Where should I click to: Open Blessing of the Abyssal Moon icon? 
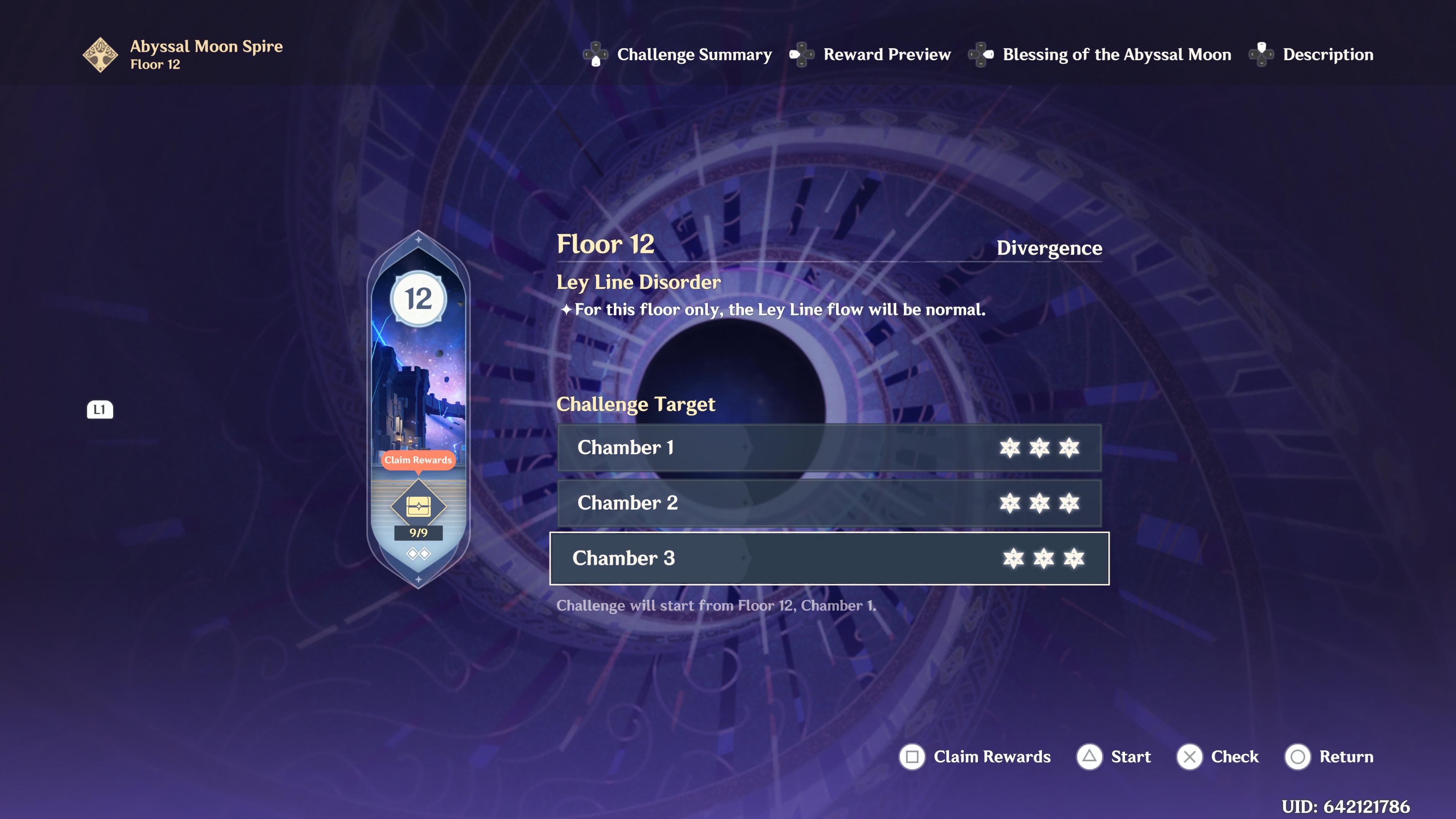[x=981, y=54]
